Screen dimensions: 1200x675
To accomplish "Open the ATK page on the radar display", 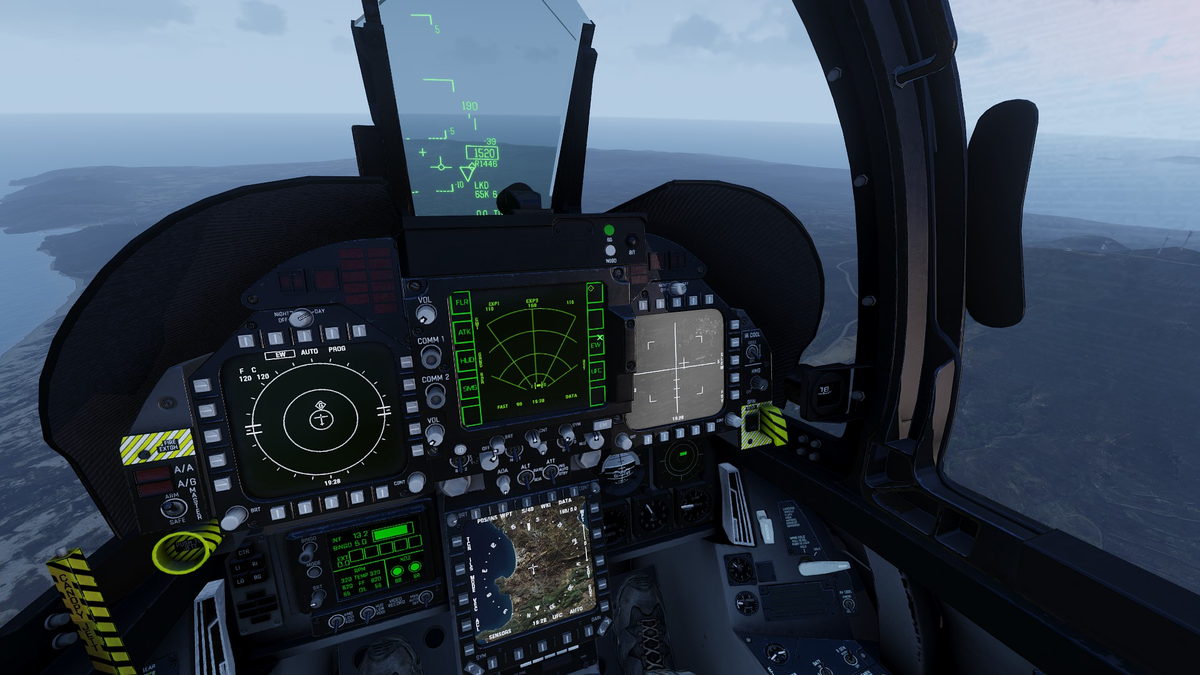I will [464, 331].
